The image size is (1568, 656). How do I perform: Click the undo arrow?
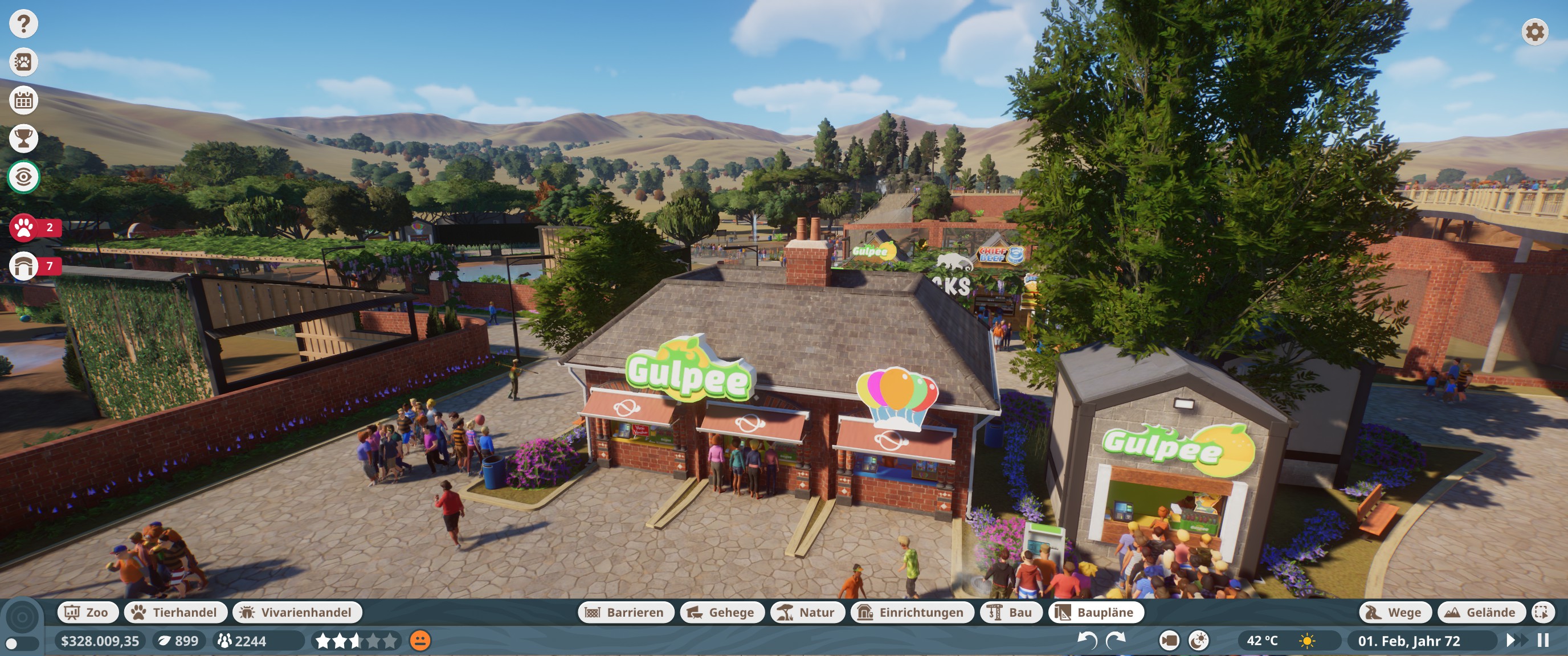[x=1087, y=641]
